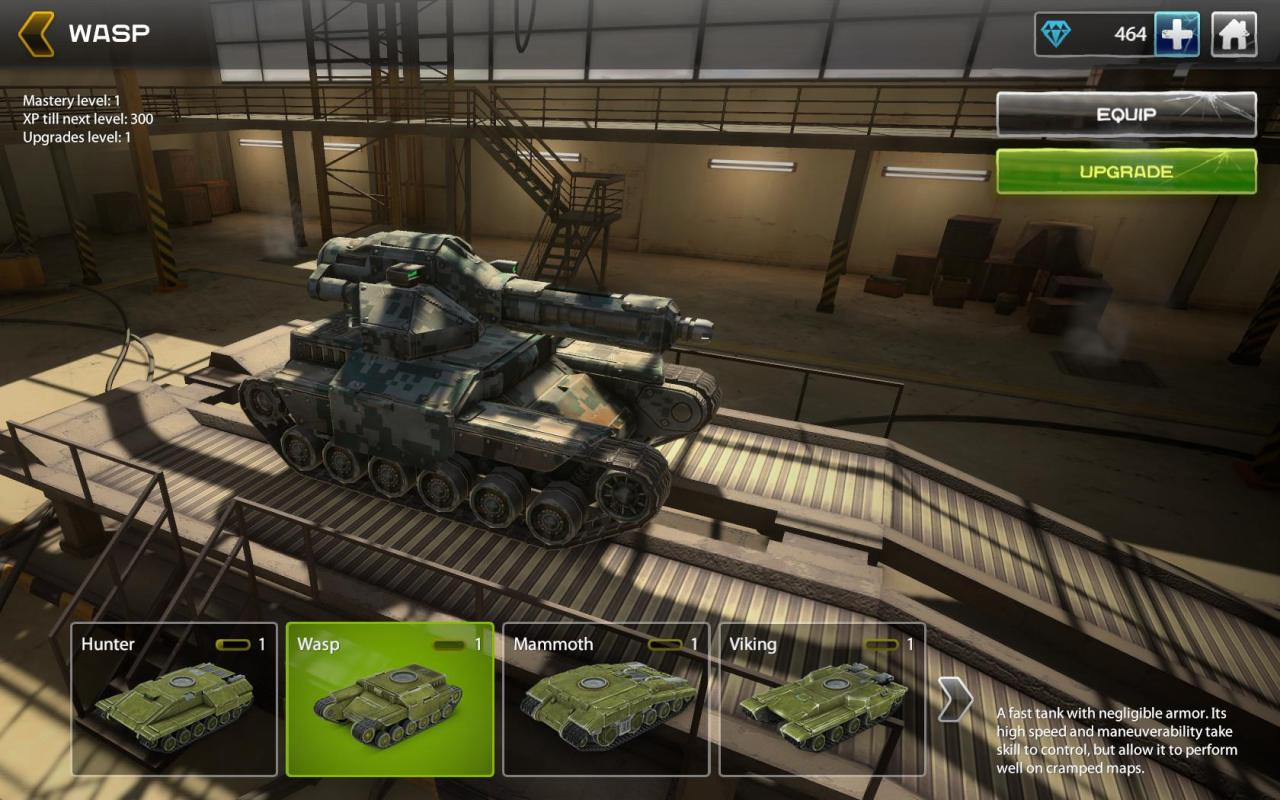Expand more tanks with the right chevron

956,700
